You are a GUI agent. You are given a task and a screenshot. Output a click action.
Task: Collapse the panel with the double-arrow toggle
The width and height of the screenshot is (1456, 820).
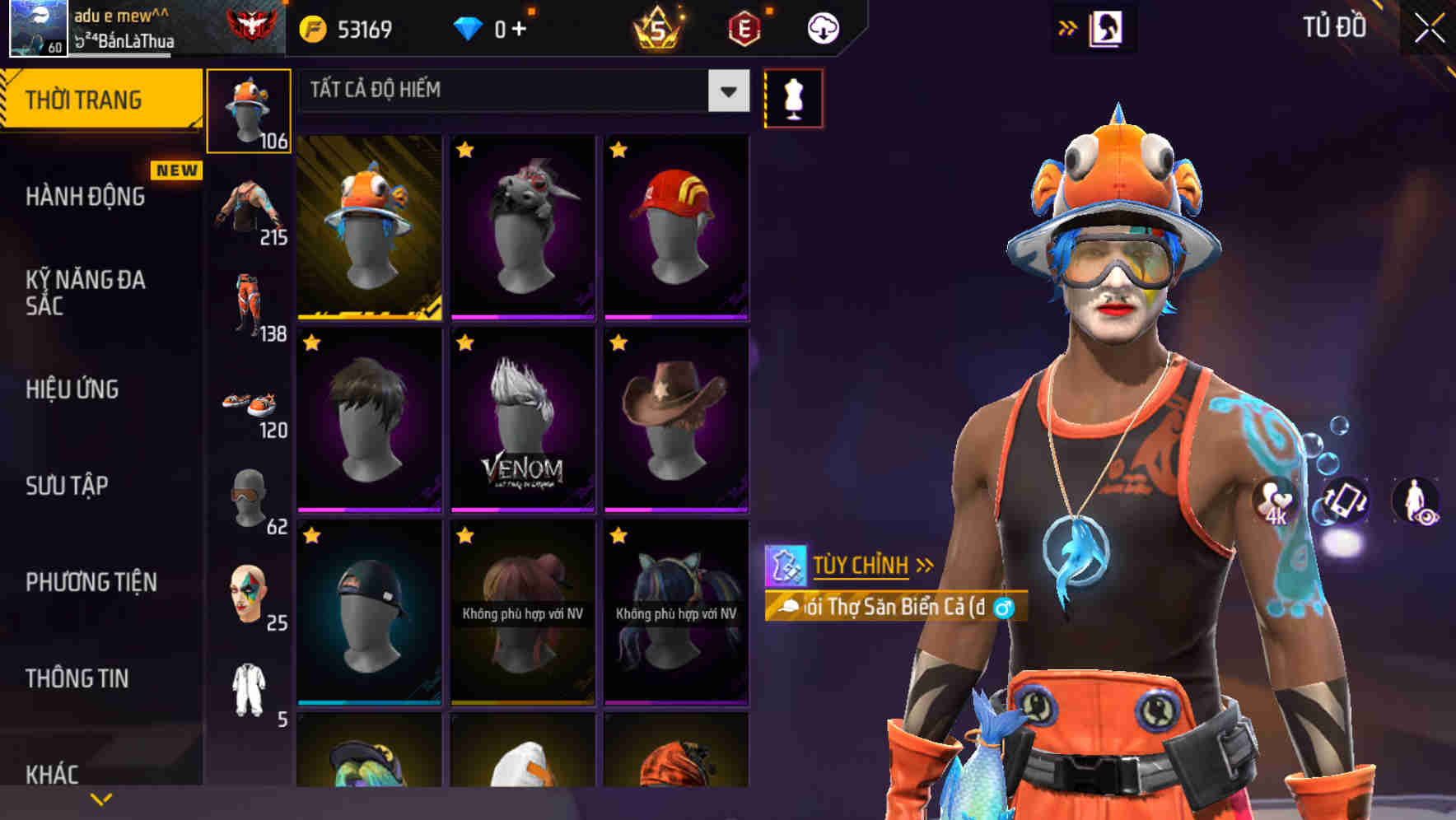pyautogui.click(x=1067, y=27)
